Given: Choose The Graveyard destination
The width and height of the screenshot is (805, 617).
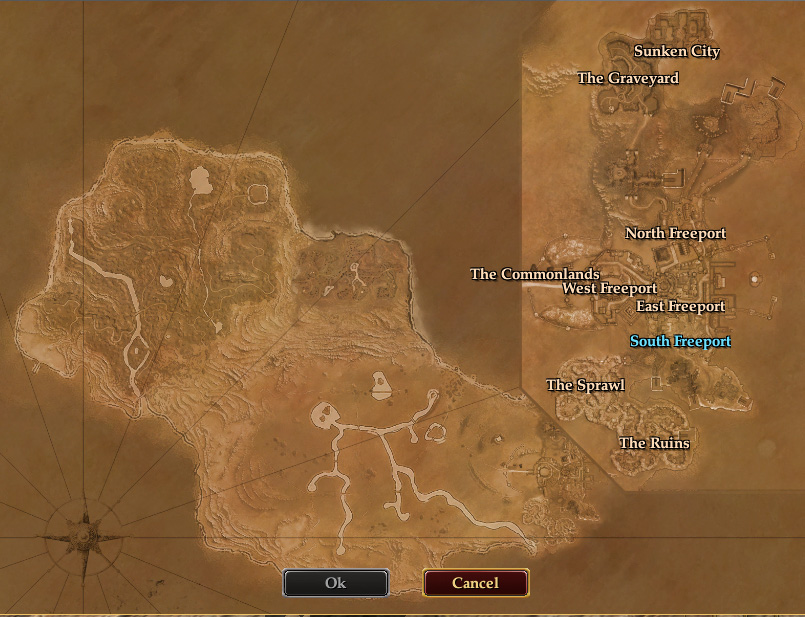Looking at the screenshot, I should (628, 78).
